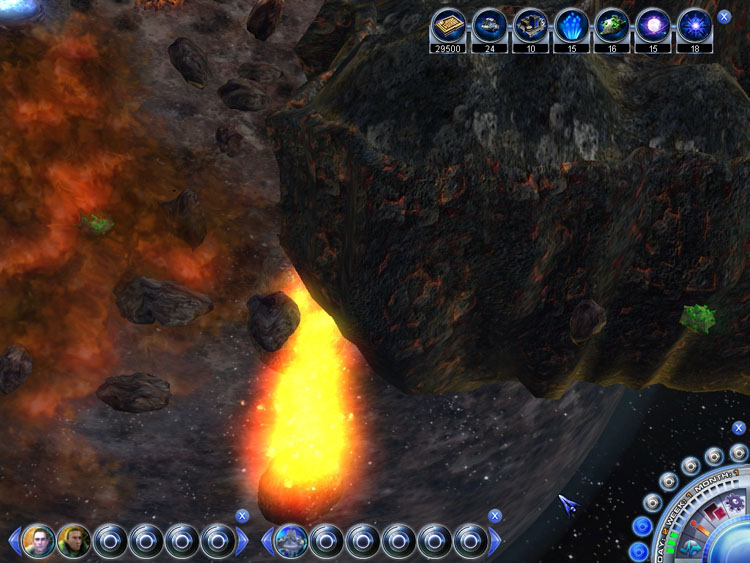Screen dimensions: 750x563
Task: Click the right arrow of base list
Action: point(496,542)
